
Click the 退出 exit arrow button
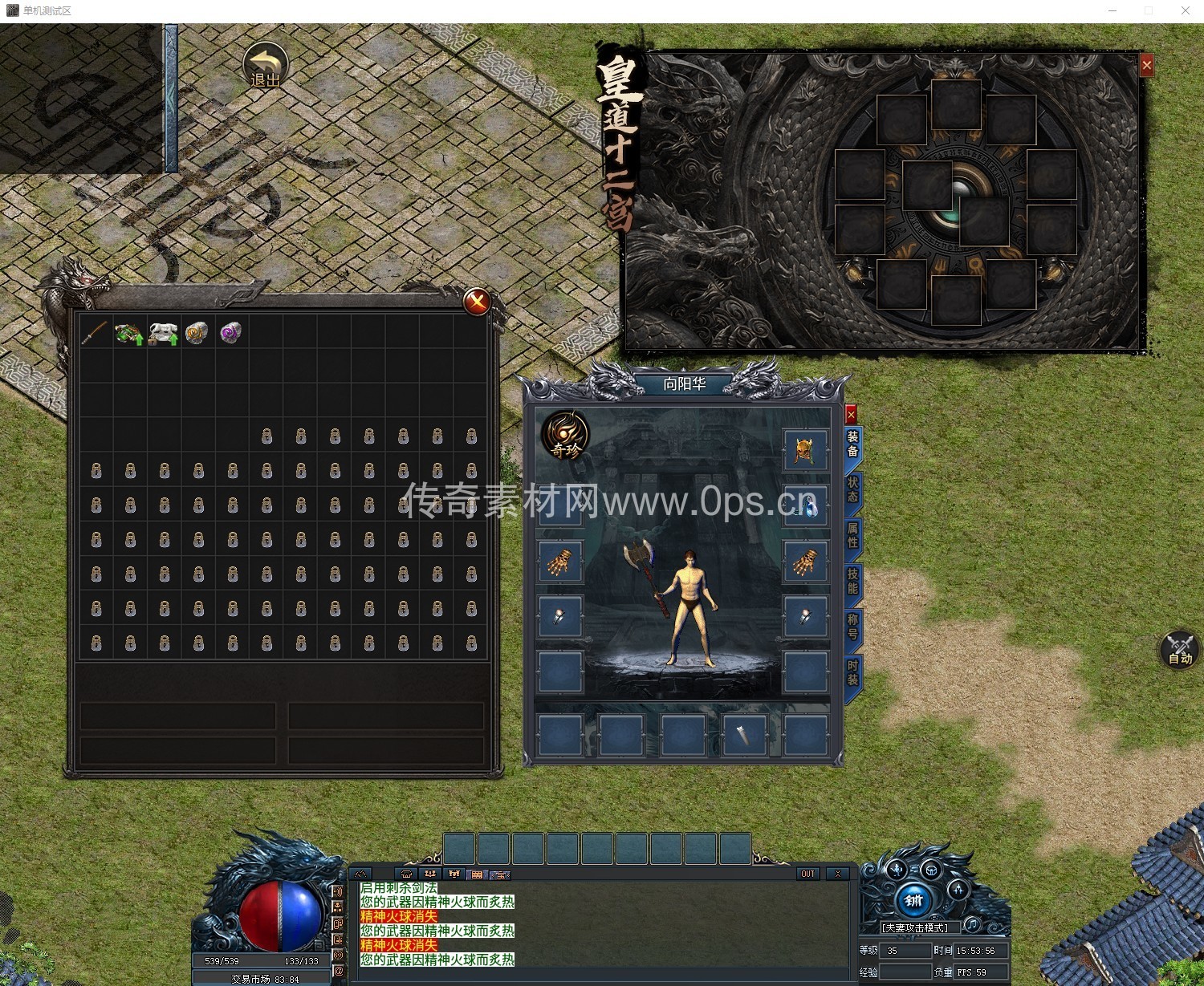[266, 66]
